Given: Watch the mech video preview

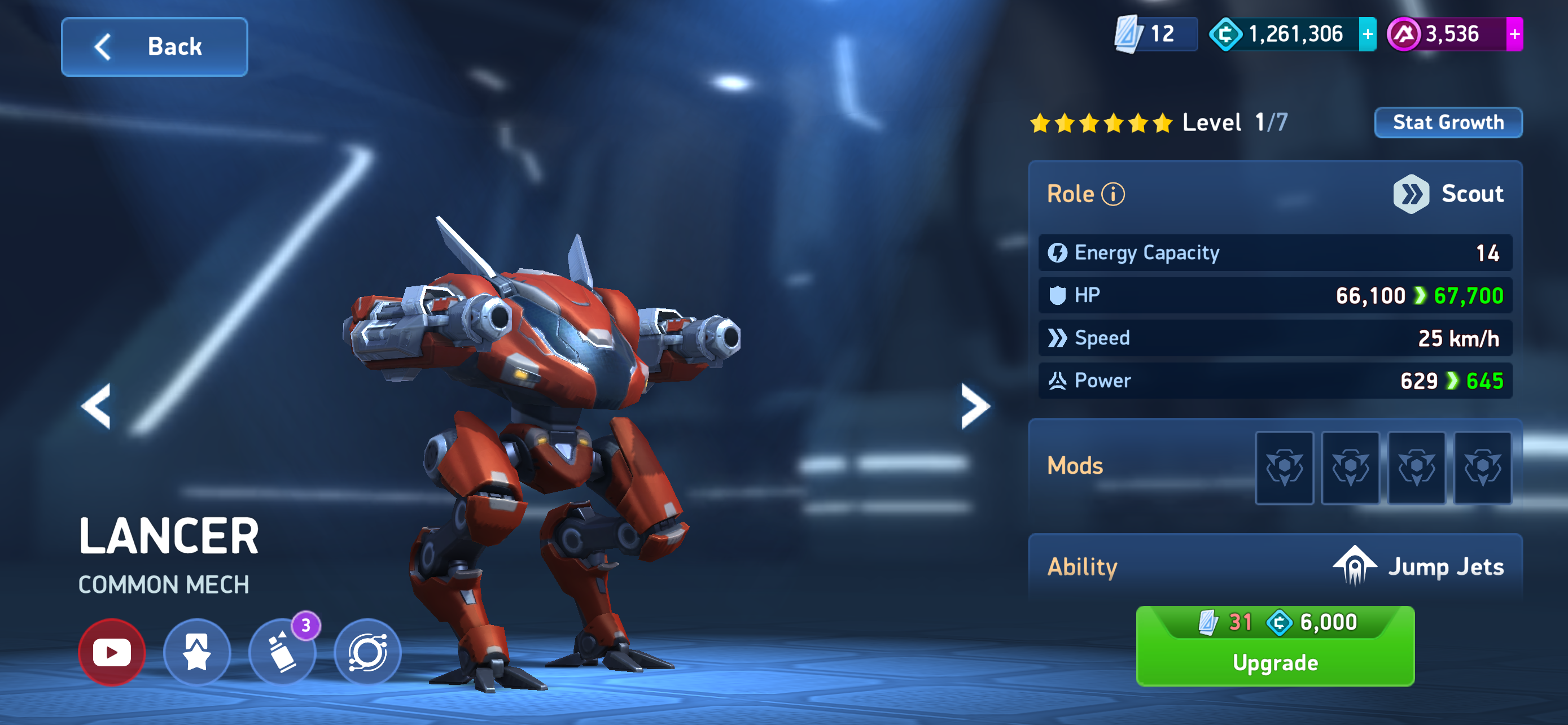Looking at the screenshot, I should (112, 653).
